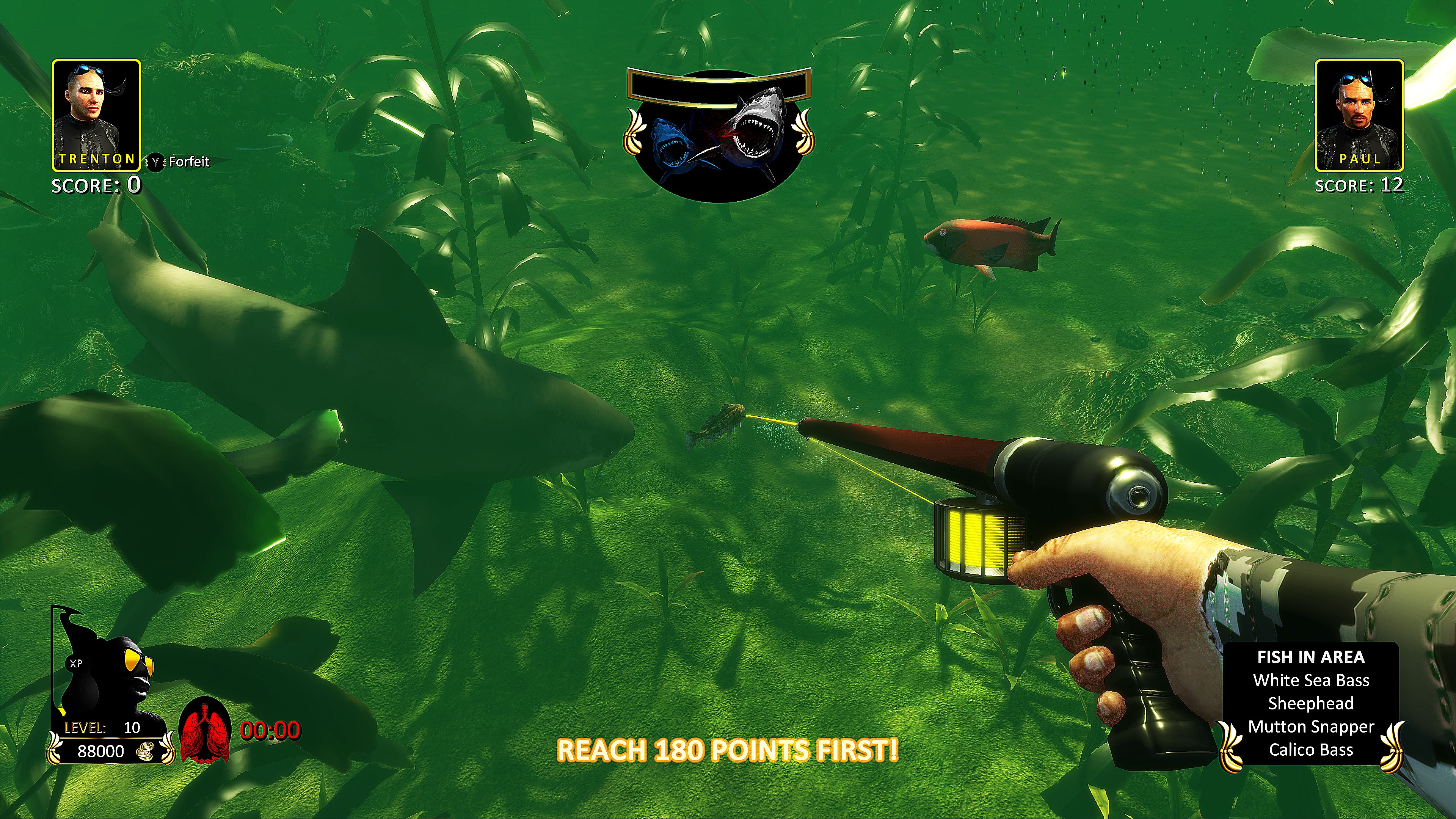Select the Mutton Snapper from the fish list
The image size is (1456, 819).
(1310, 727)
